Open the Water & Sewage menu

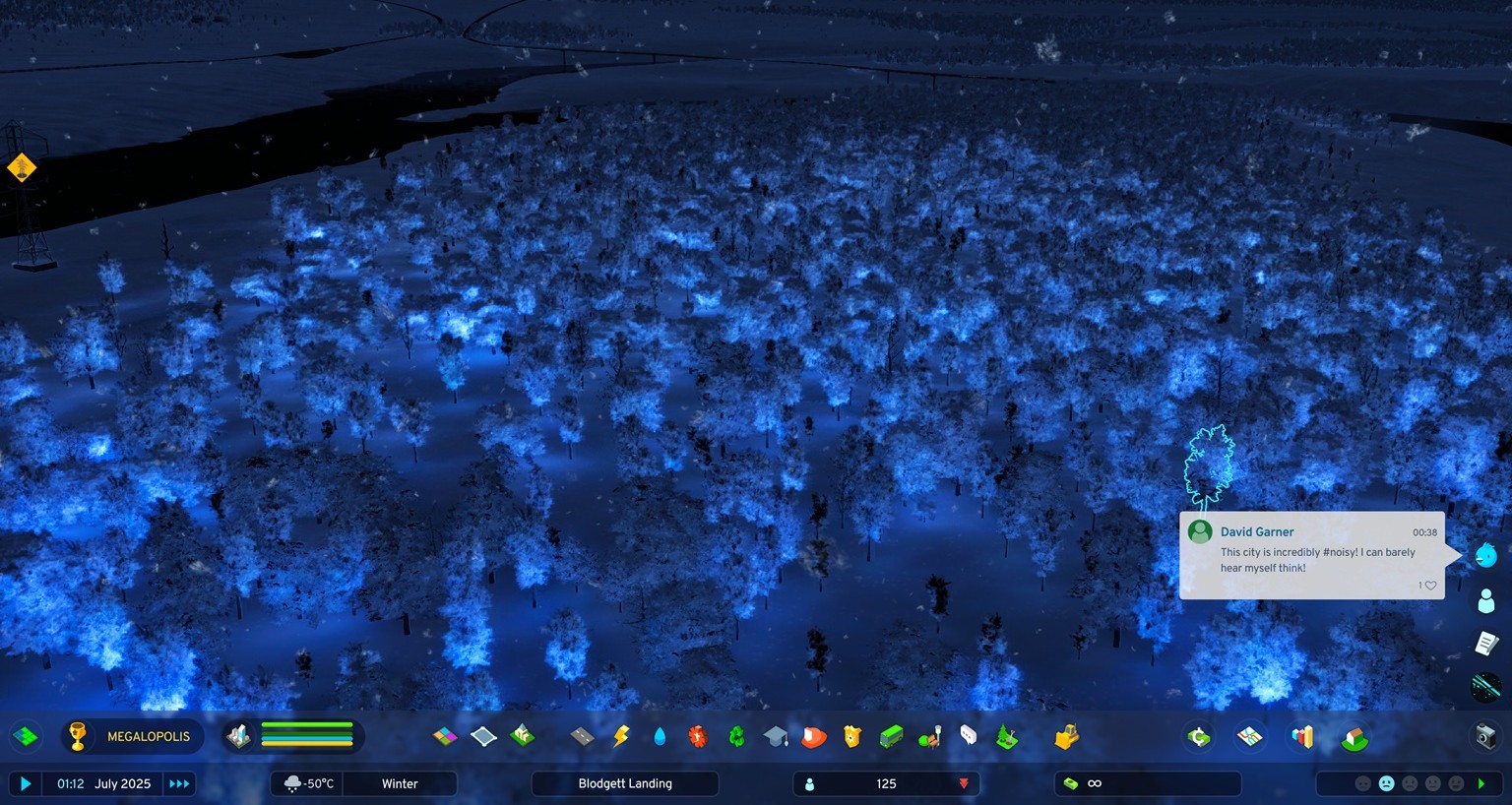pyautogui.click(x=659, y=736)
